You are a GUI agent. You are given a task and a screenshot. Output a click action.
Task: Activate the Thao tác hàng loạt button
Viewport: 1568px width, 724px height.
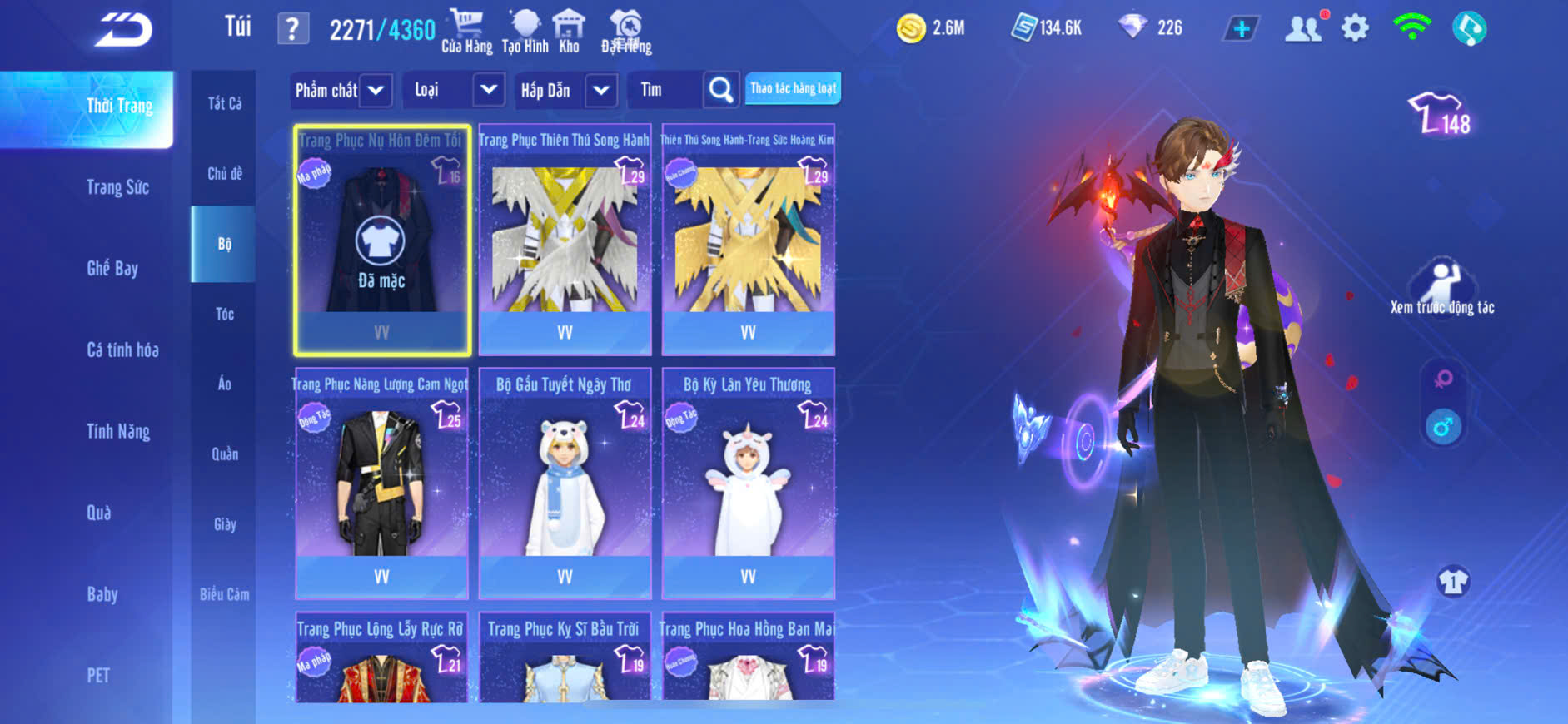pos(793,88)
